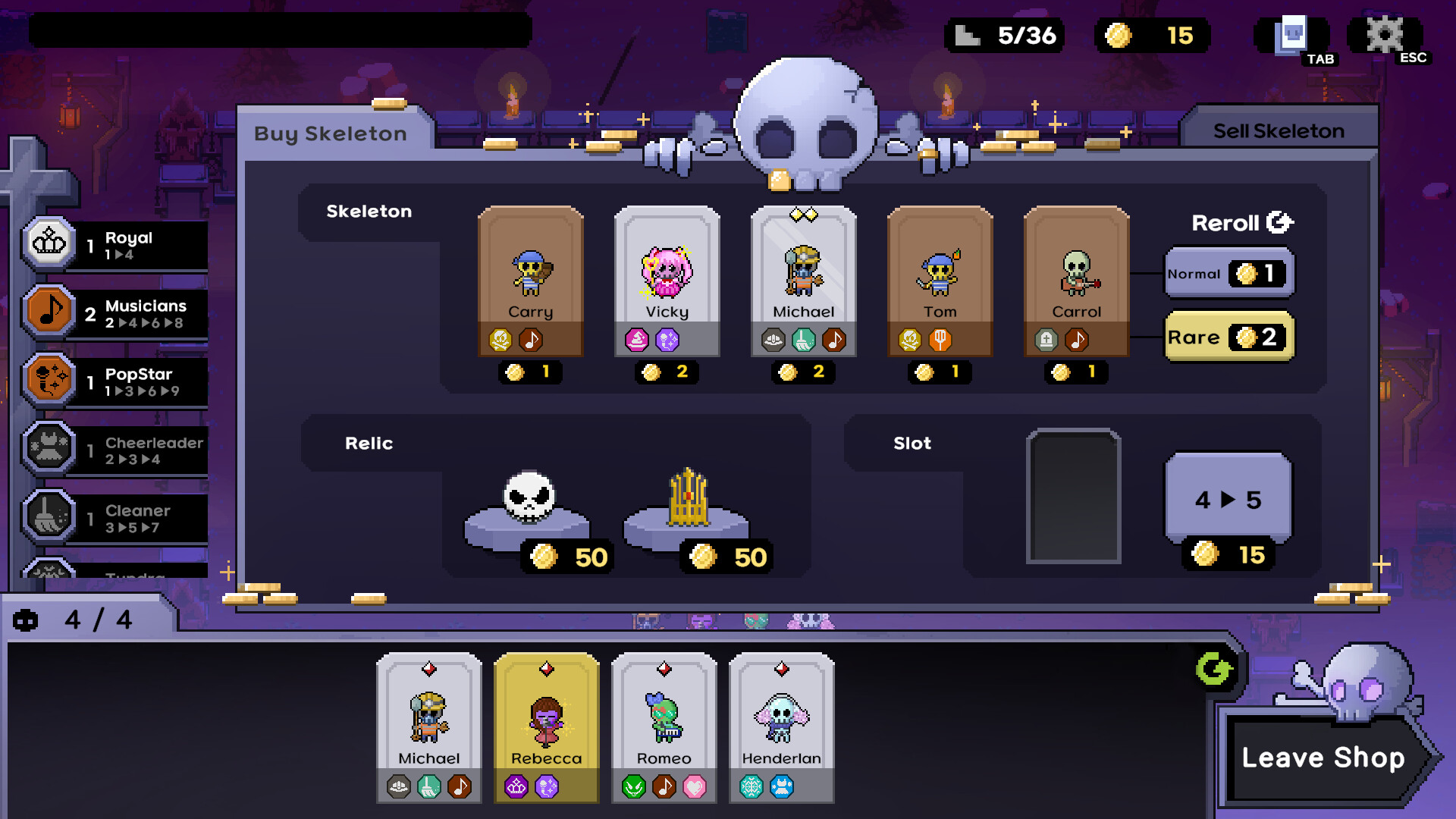Image resolution: width=1456 pixels, height=819 pixels.
Task: Click the TAB card overview icon
Action: coord(1290,34)
